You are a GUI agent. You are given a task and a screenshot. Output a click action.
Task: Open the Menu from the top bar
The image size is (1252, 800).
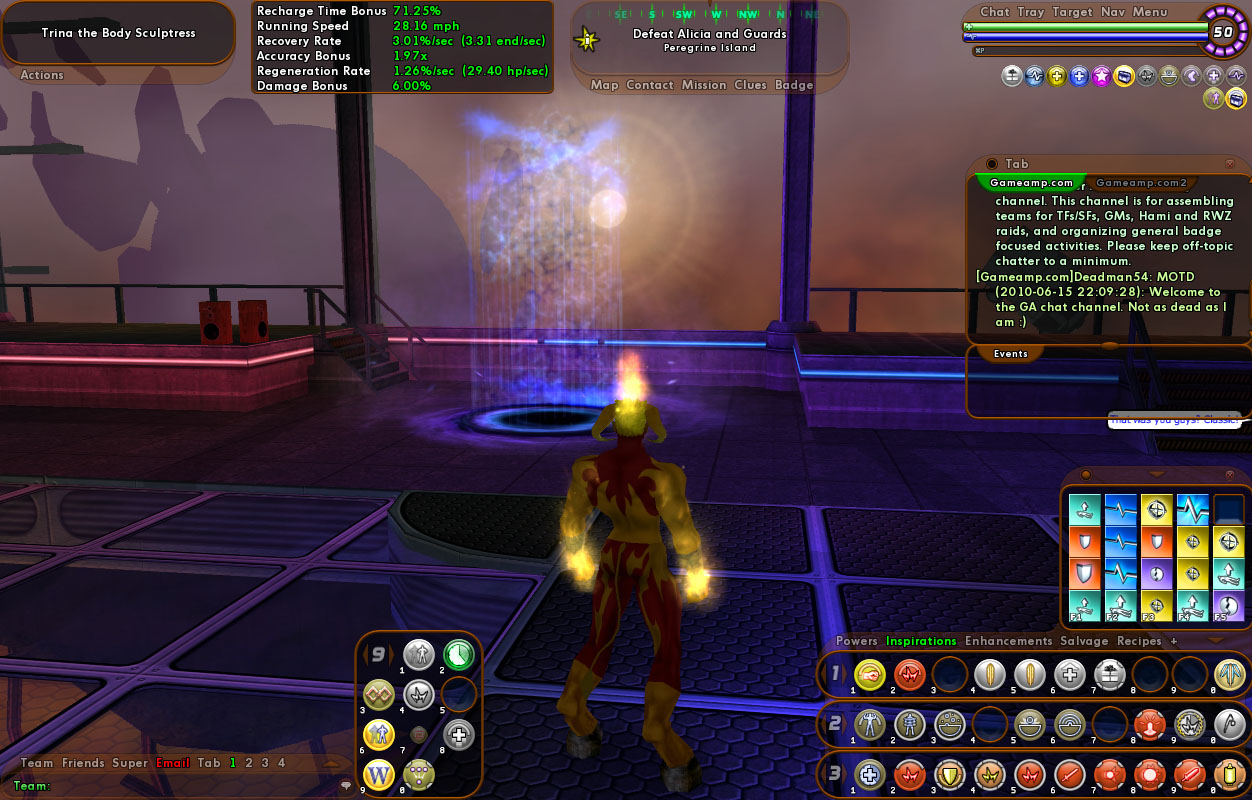pyautogui.click(x=1149, y=12)
